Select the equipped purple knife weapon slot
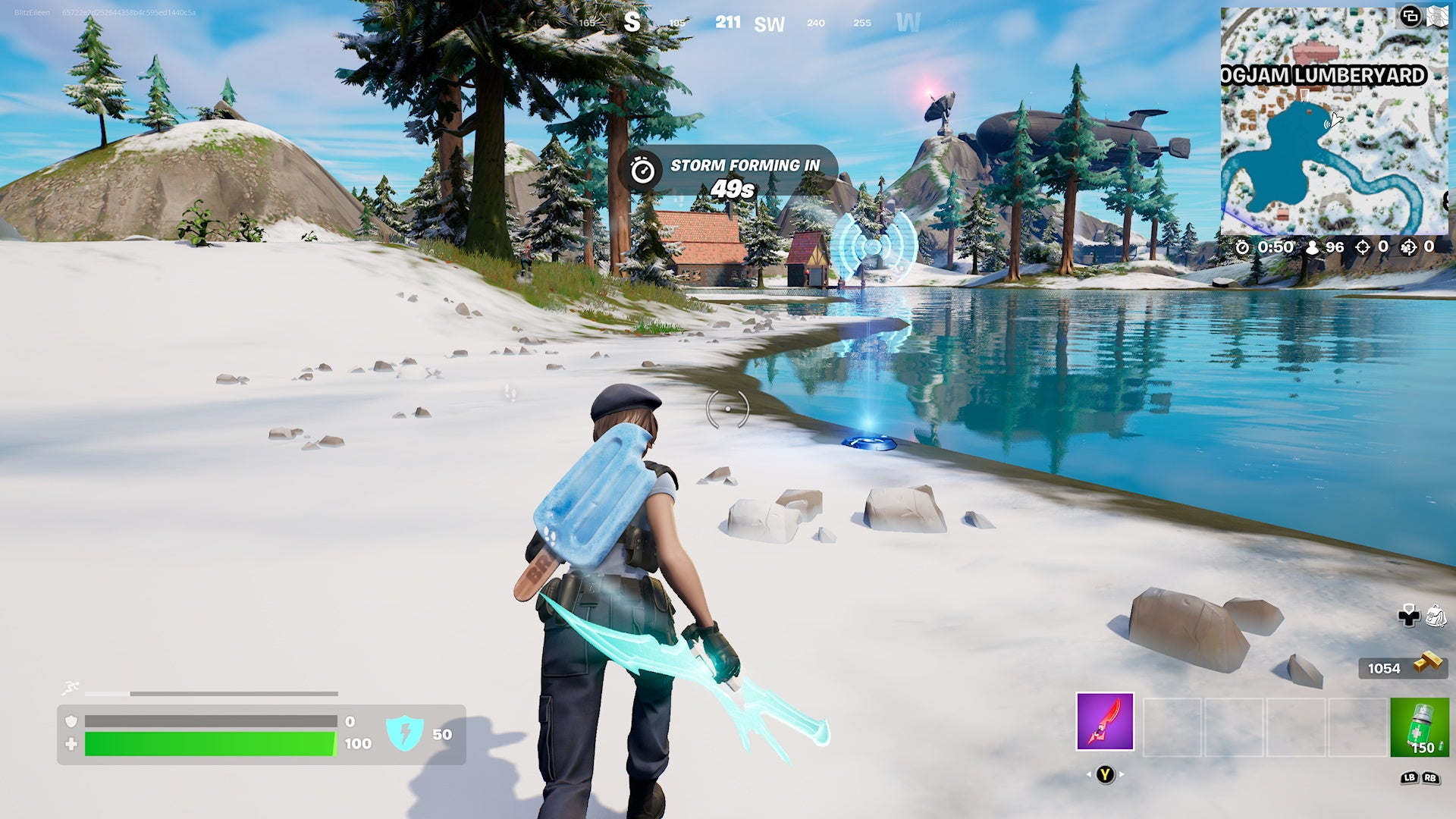Image resolution: width=1456 pixels, height=819 pixels. coord(1105,721)
